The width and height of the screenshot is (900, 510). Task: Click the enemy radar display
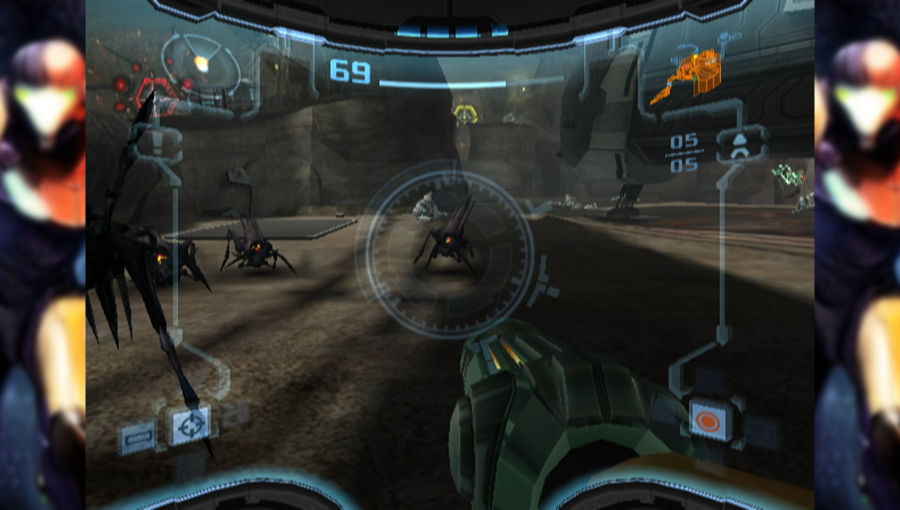click(x=201, y=66)
